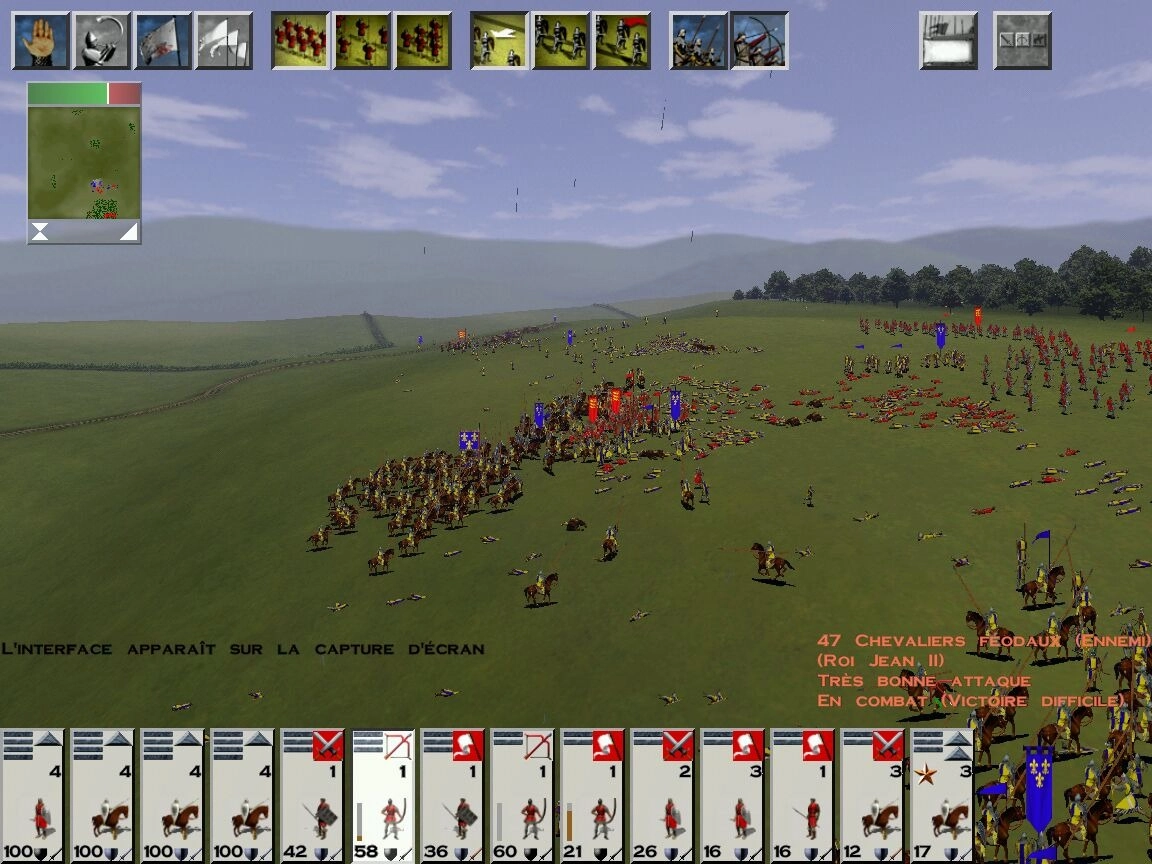Click the white triangle minimap resize corner

tap(129, 233)
